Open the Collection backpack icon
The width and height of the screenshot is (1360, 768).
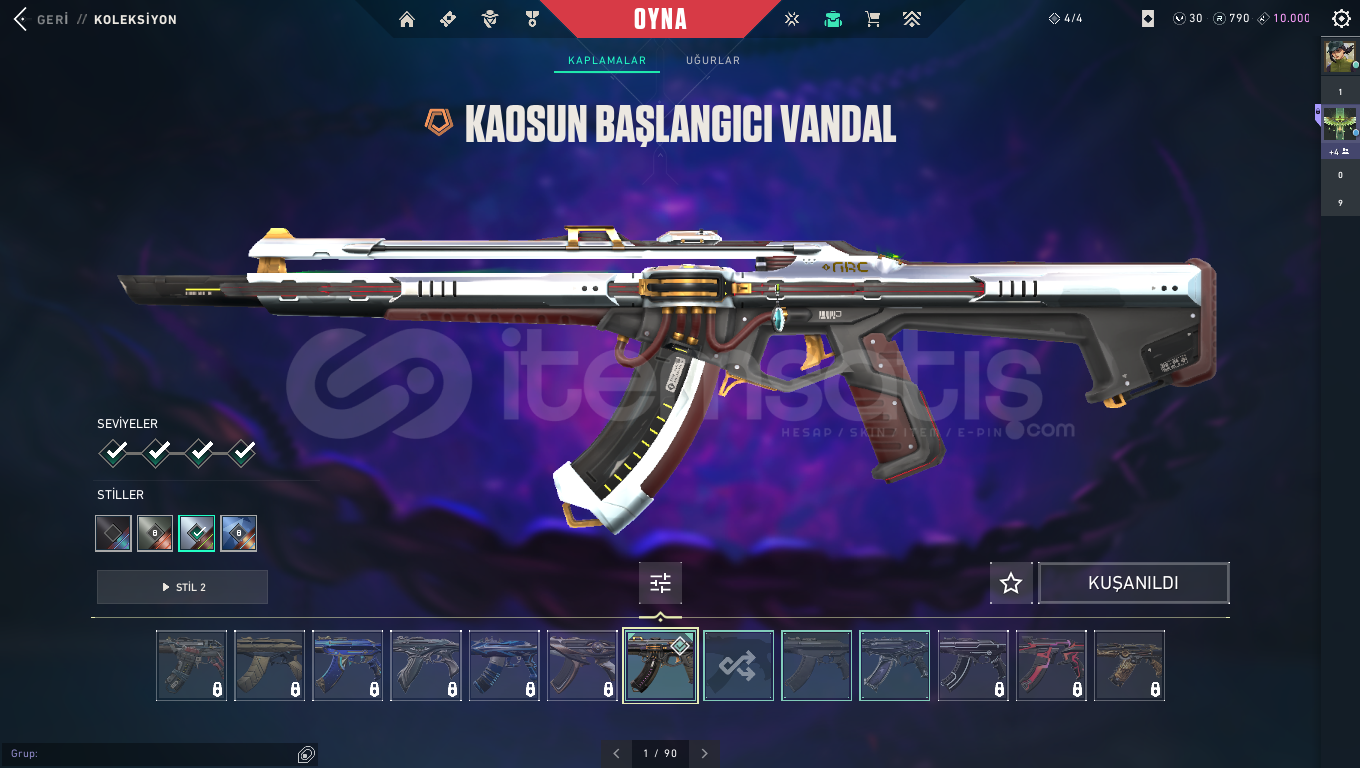[x=833, y=18]
